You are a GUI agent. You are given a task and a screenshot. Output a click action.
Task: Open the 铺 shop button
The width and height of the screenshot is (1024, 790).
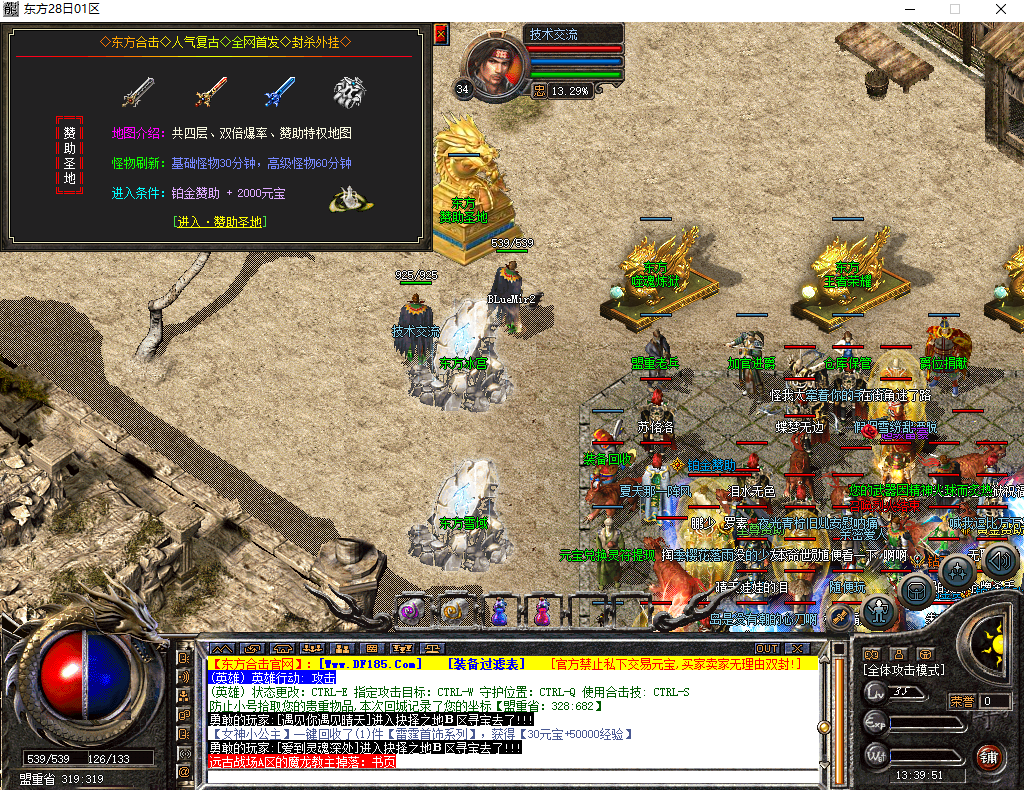[990, 756]
